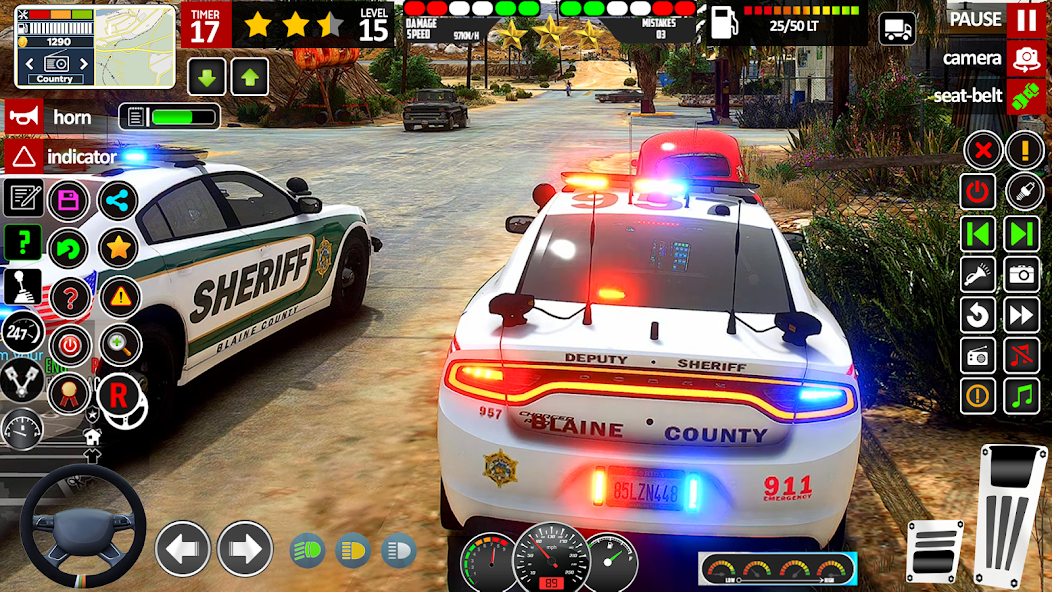Mute music with the crossed-out note icon
Image resolution: width=1052 pixels, height=592 pixels.
1022,355
